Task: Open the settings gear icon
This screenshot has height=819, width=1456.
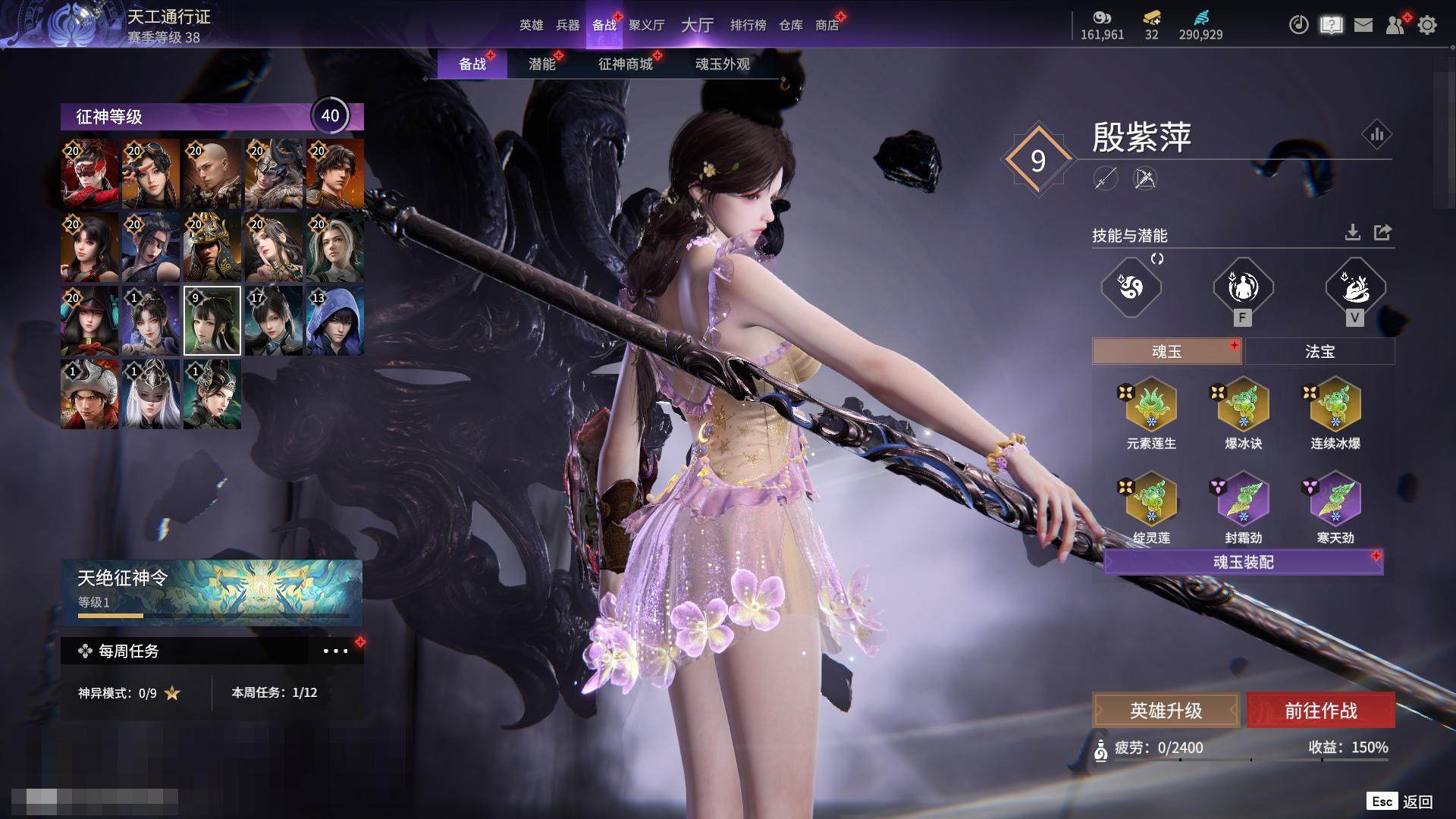Action: (1426, 26)
